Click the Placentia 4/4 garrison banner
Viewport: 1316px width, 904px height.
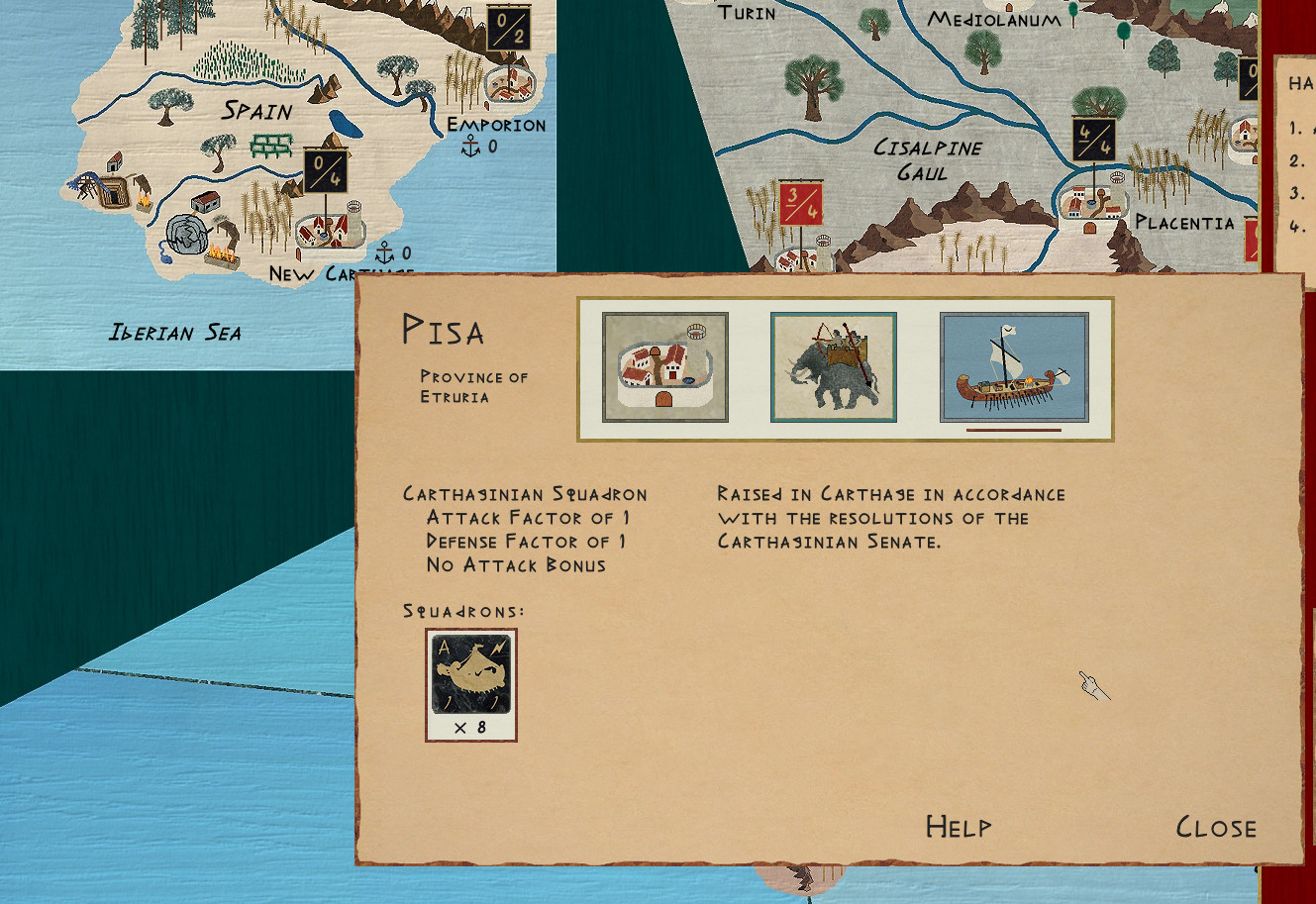[1093, 140]
